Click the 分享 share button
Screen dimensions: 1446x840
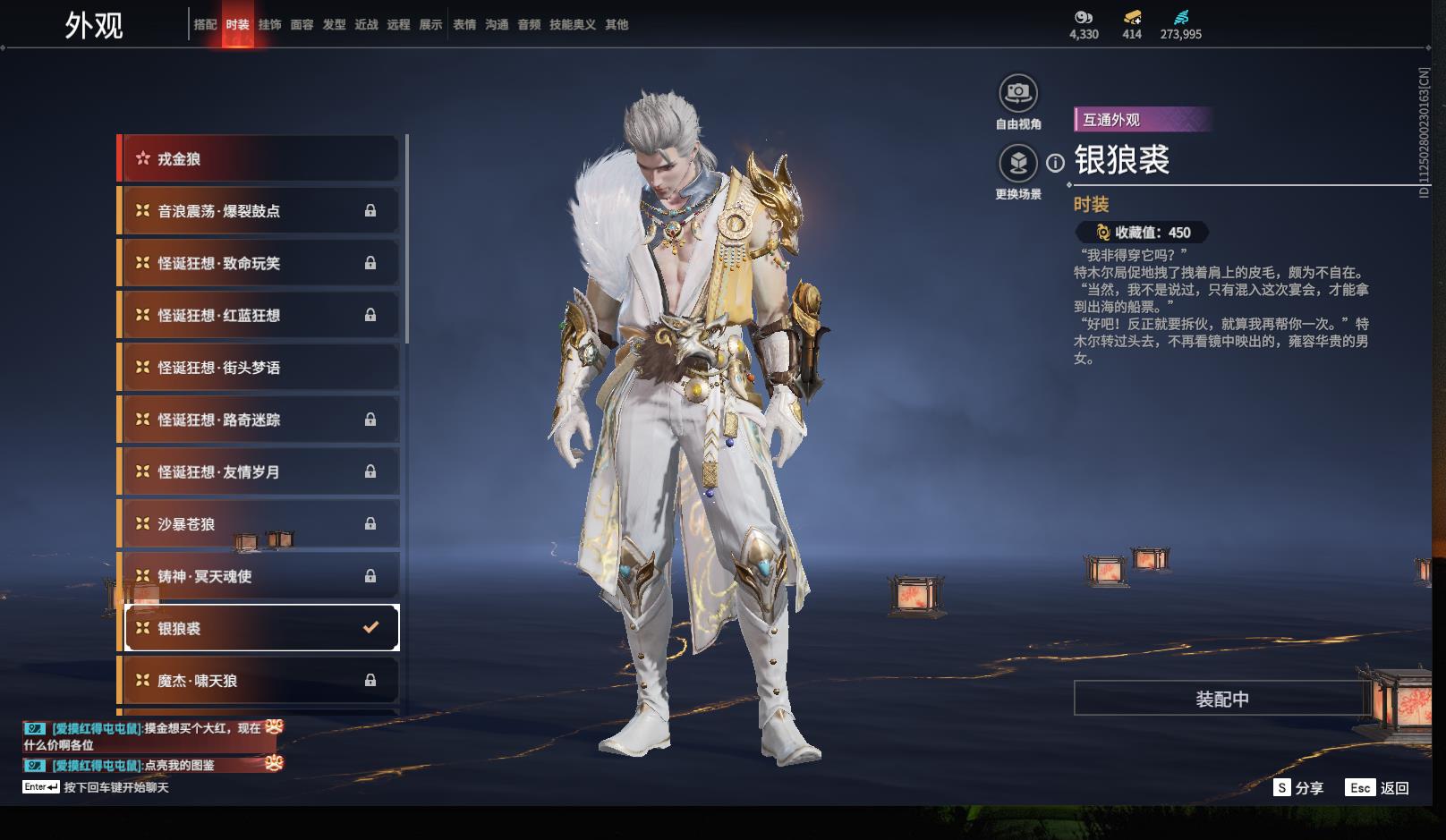tap(1298, 788)
